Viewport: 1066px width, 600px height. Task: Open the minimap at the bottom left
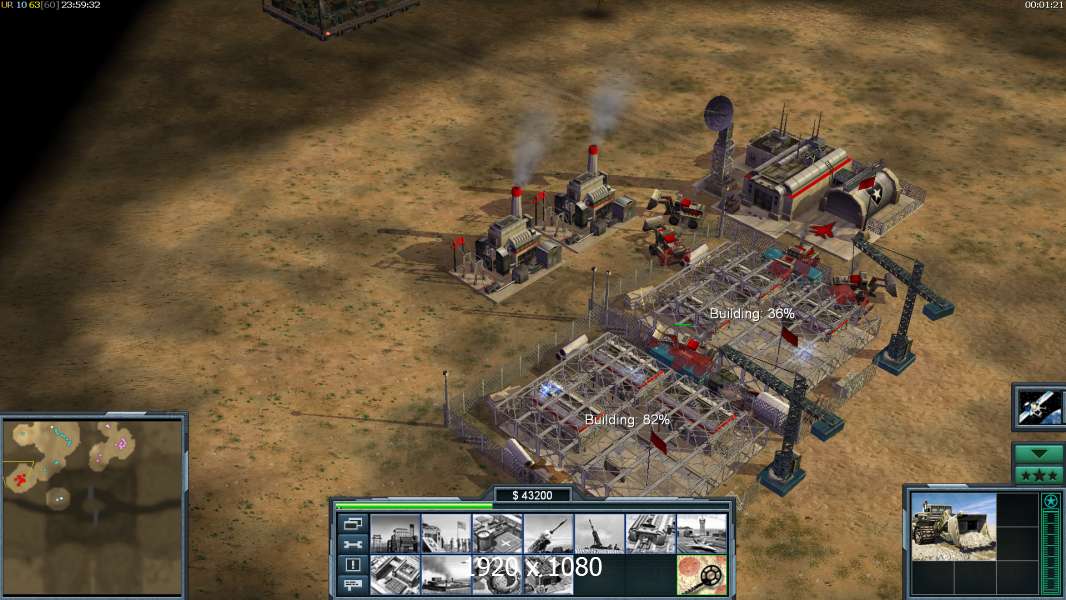click(92, 505)
